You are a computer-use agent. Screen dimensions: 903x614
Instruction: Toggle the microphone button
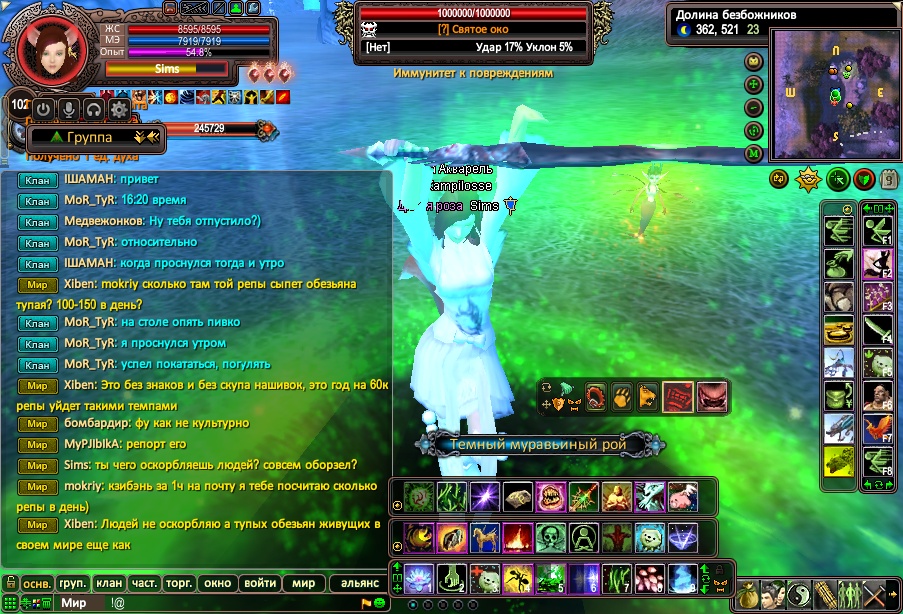tap(69, 108)
